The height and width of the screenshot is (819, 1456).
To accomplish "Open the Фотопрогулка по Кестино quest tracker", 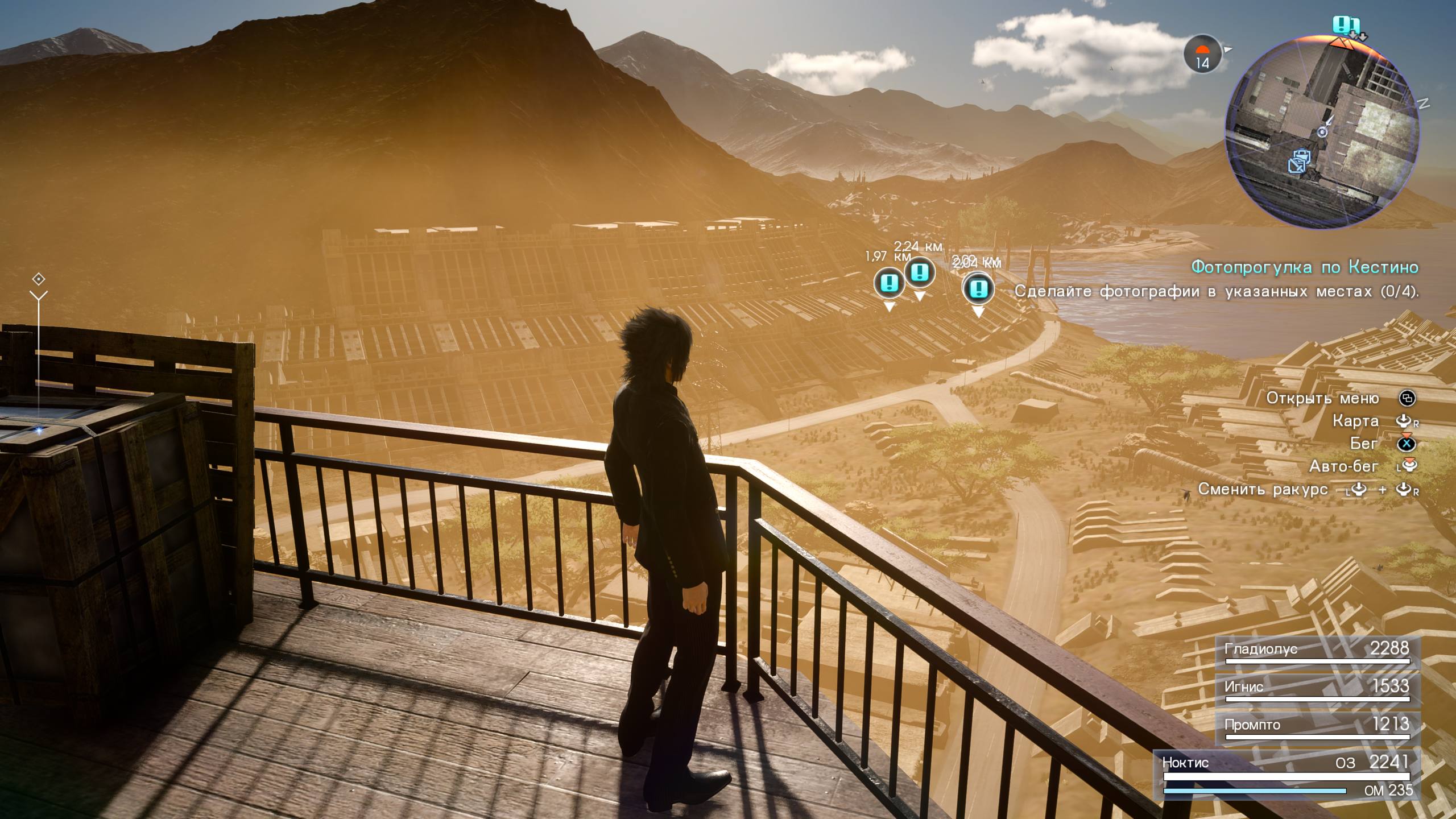I will click(1304, 267).
